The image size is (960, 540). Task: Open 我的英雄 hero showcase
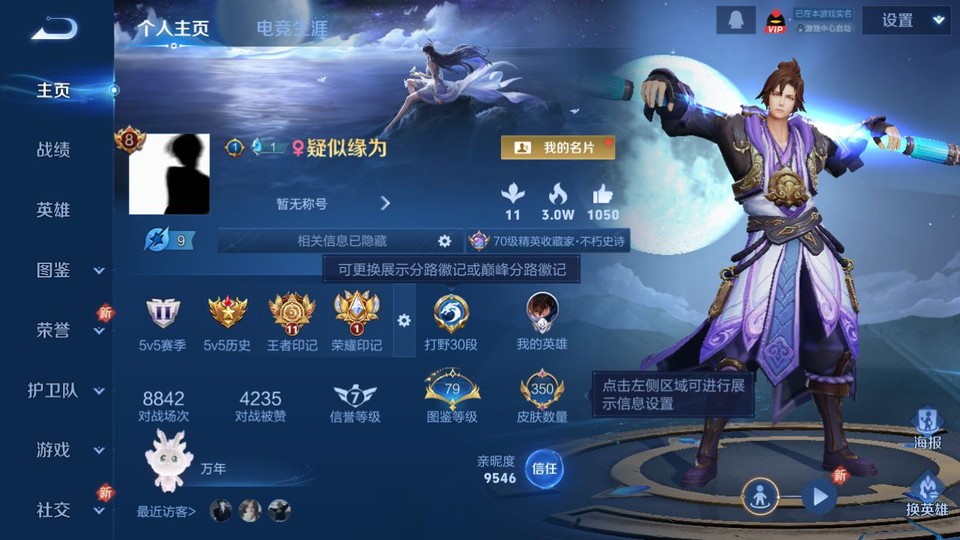click(542, 322)
